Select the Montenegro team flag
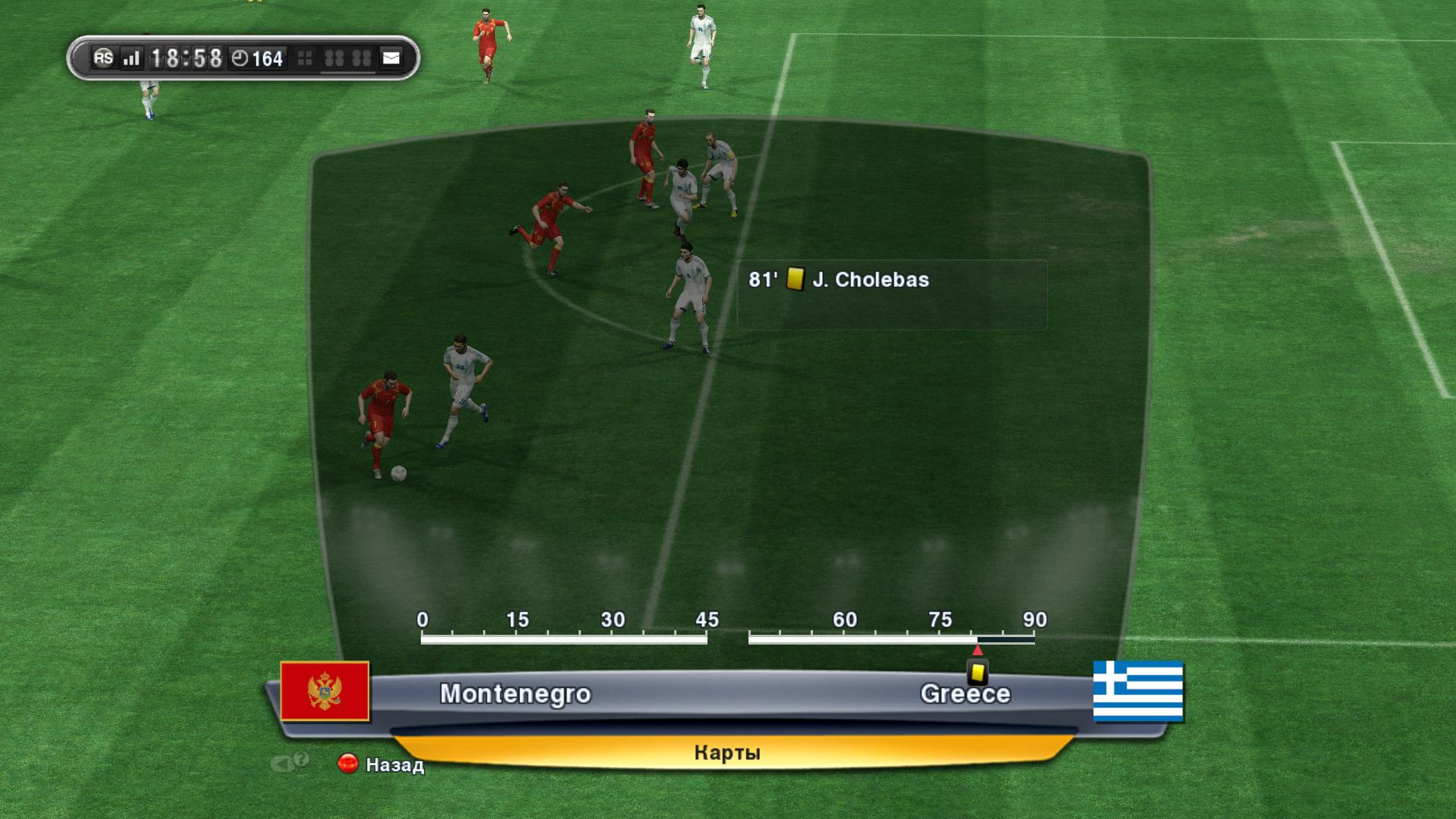 click(x=325, y=691)
